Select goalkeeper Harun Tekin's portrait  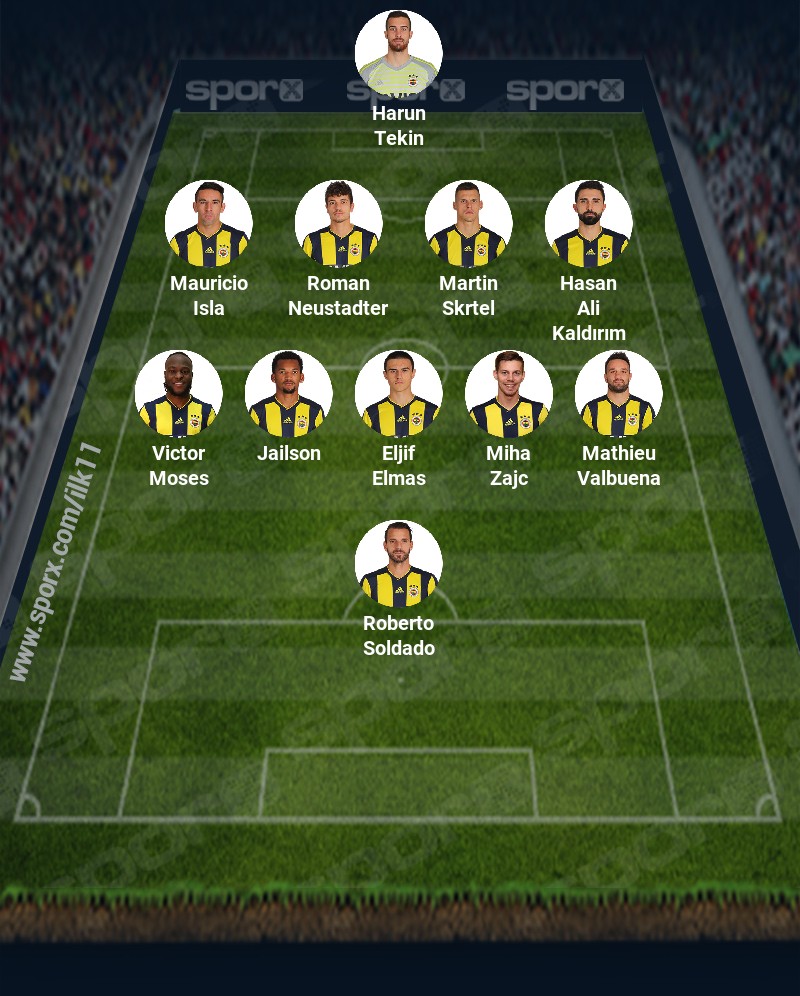tap(398, 54)
